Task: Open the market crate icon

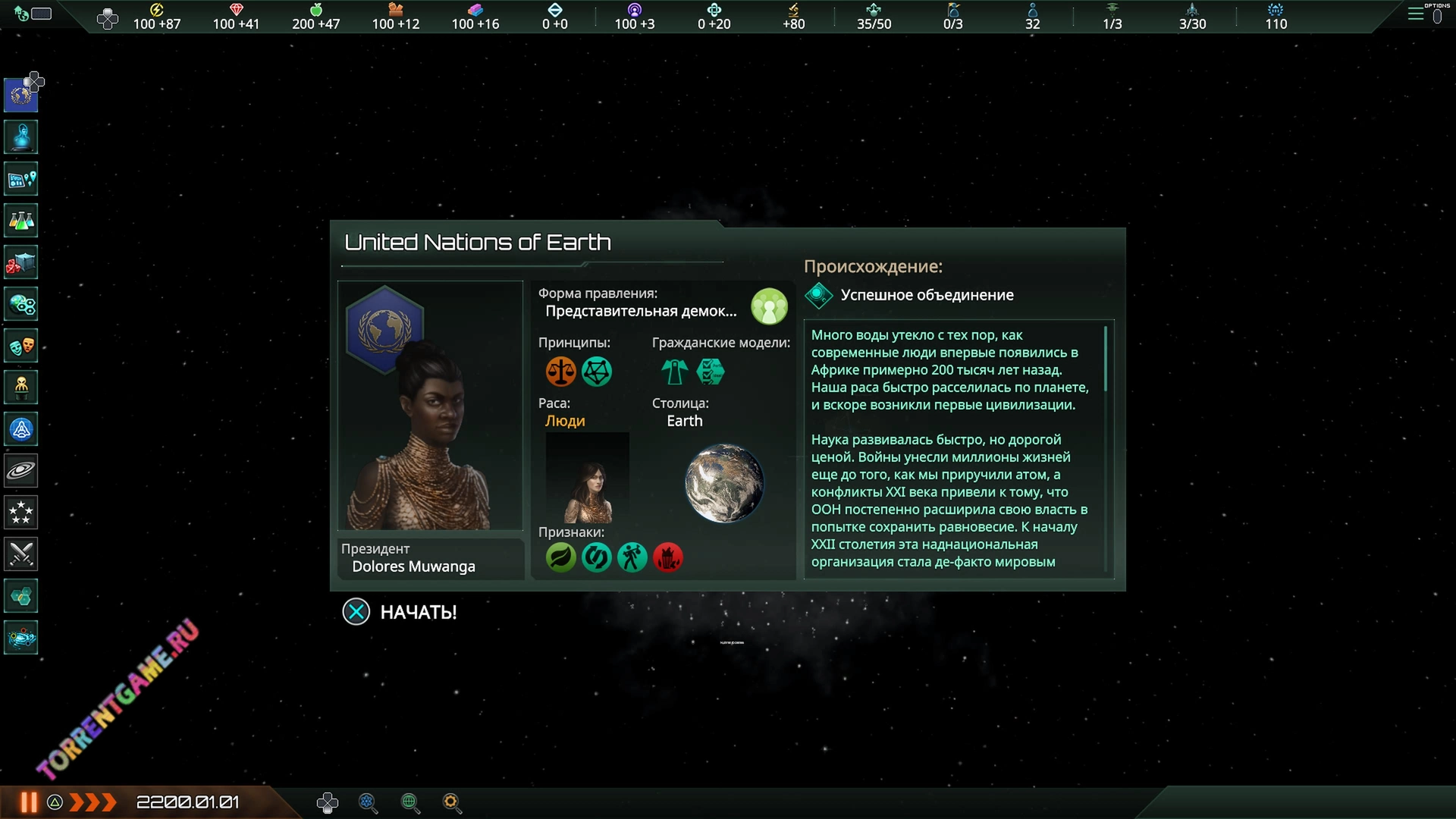Action: coord(21,262)
